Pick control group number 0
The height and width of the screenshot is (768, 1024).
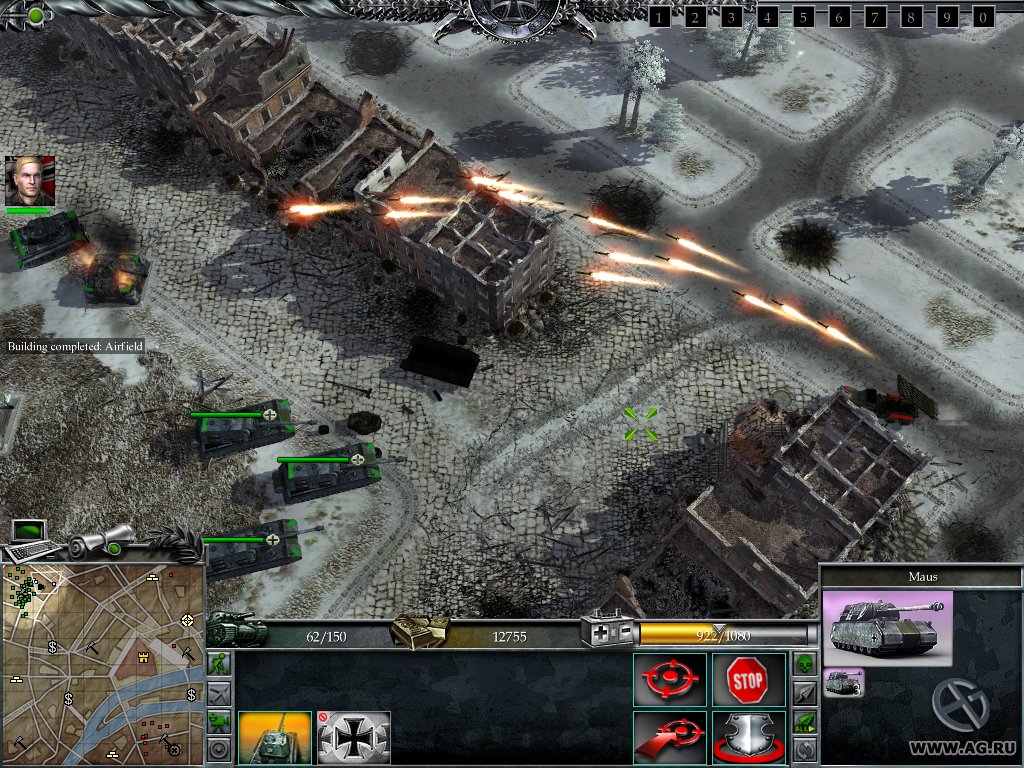click(x=984, y=16)
